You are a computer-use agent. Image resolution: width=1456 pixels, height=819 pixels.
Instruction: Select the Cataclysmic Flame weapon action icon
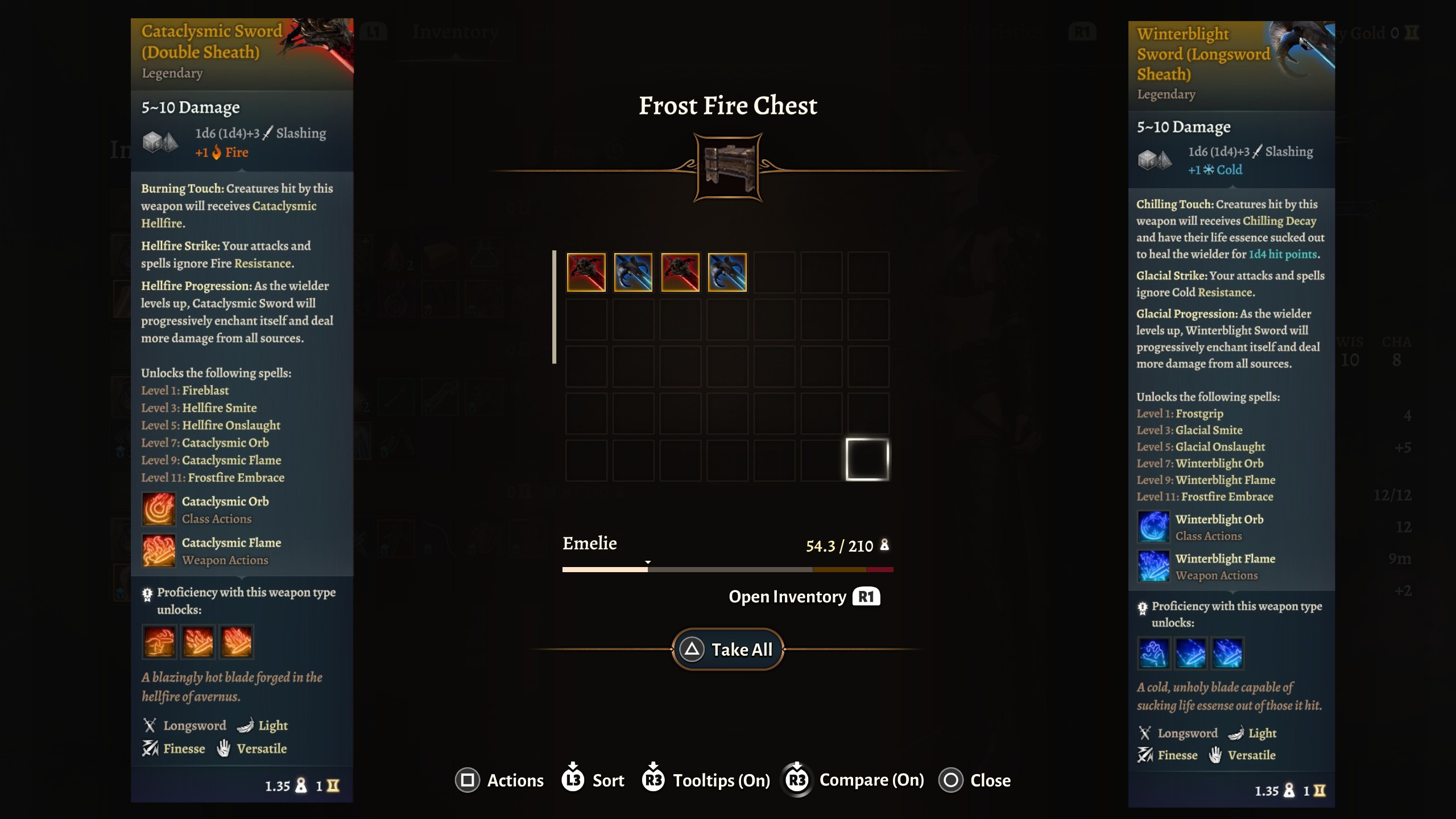[x=159, y=551]
